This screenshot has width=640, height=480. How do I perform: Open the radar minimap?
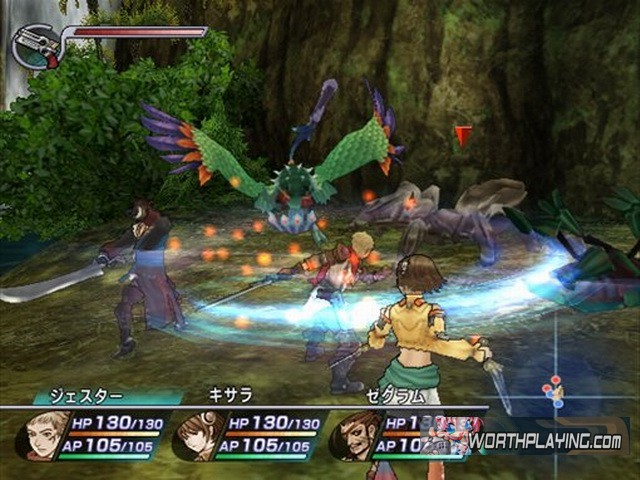[556, 389]
